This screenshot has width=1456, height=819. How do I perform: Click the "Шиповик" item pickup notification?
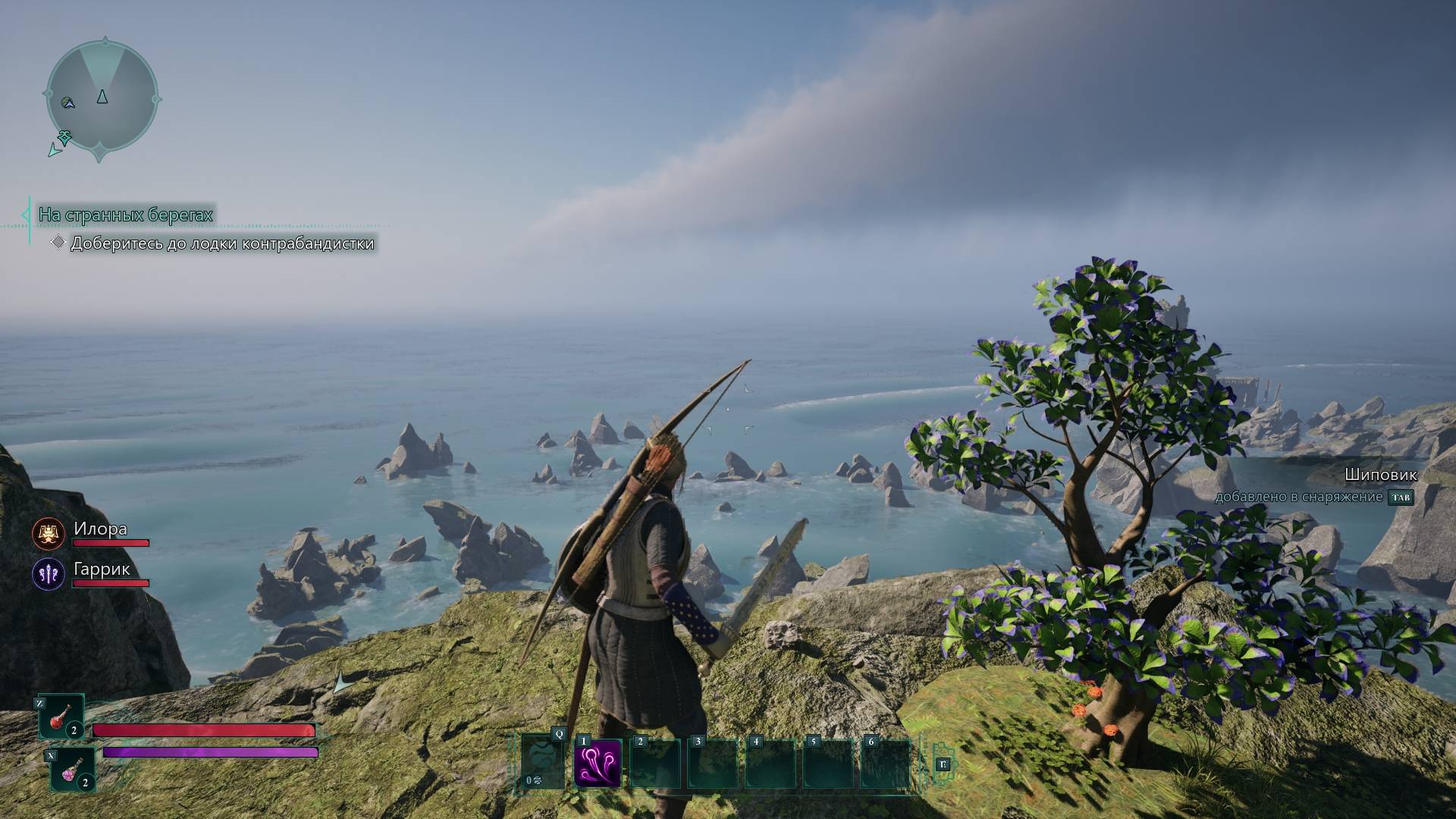1380,475
